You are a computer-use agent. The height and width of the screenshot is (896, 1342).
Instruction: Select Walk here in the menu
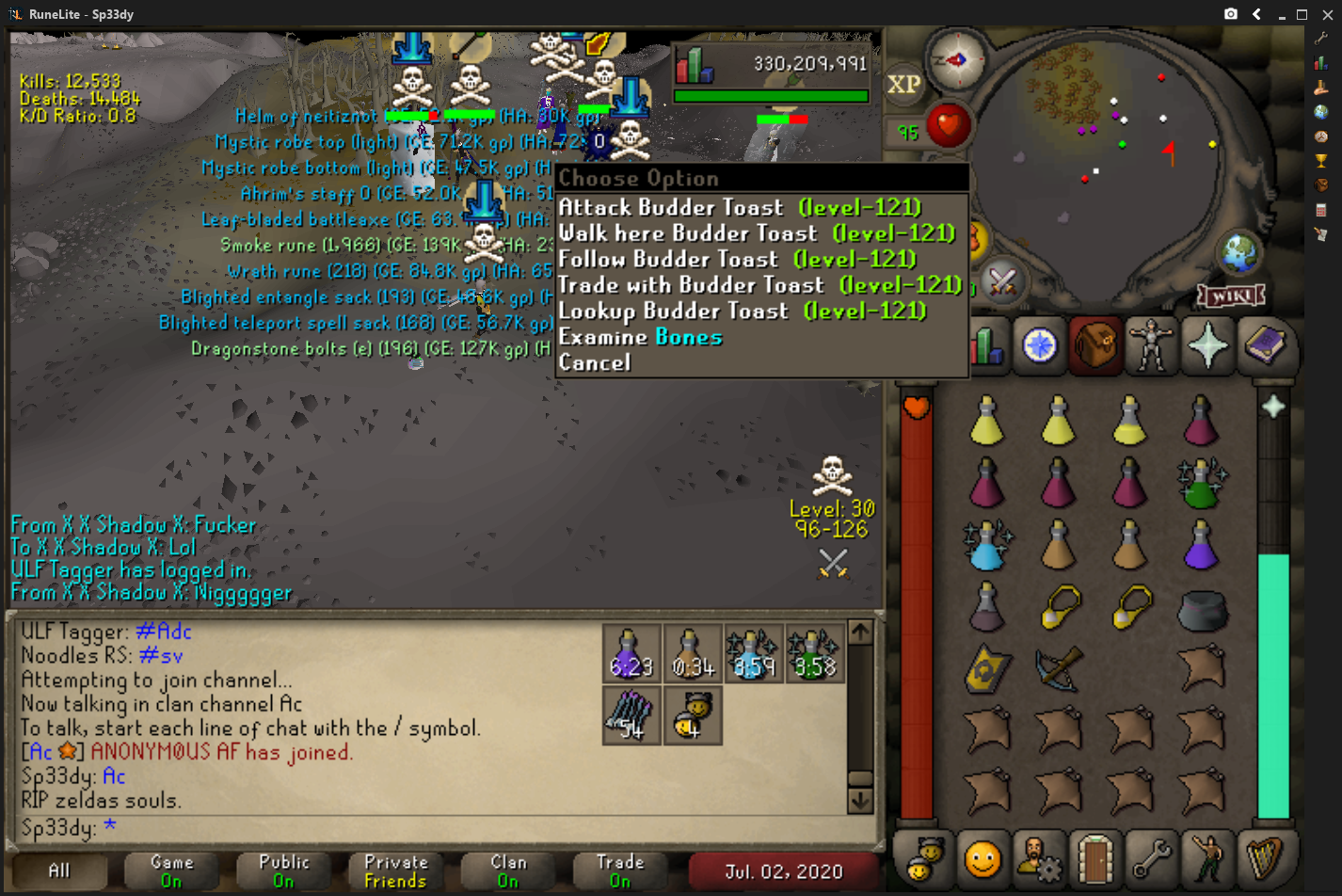pyautogui.click(x=756, y=233)
